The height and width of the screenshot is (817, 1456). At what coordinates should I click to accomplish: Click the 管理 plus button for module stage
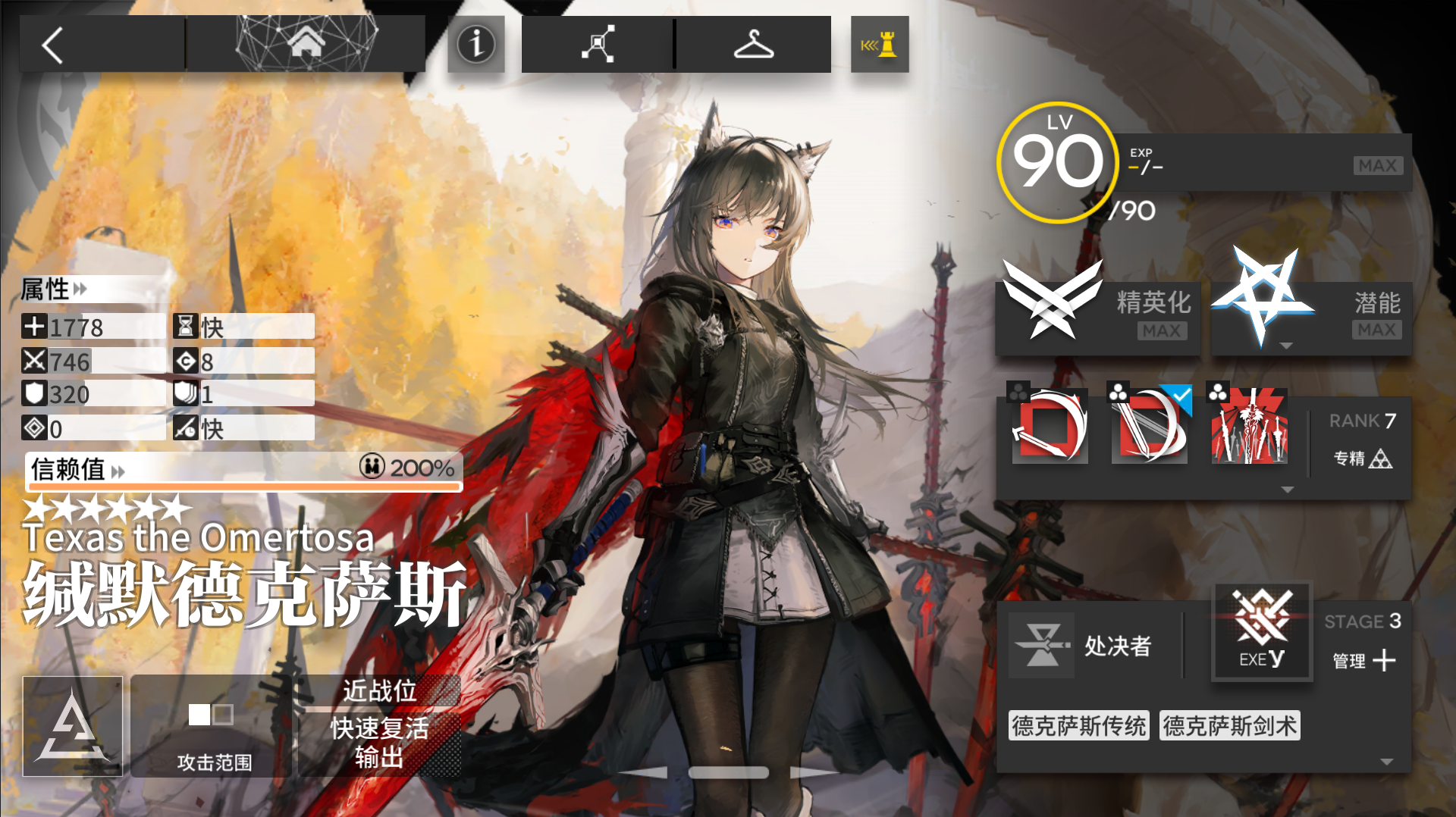pos(1385,660)
